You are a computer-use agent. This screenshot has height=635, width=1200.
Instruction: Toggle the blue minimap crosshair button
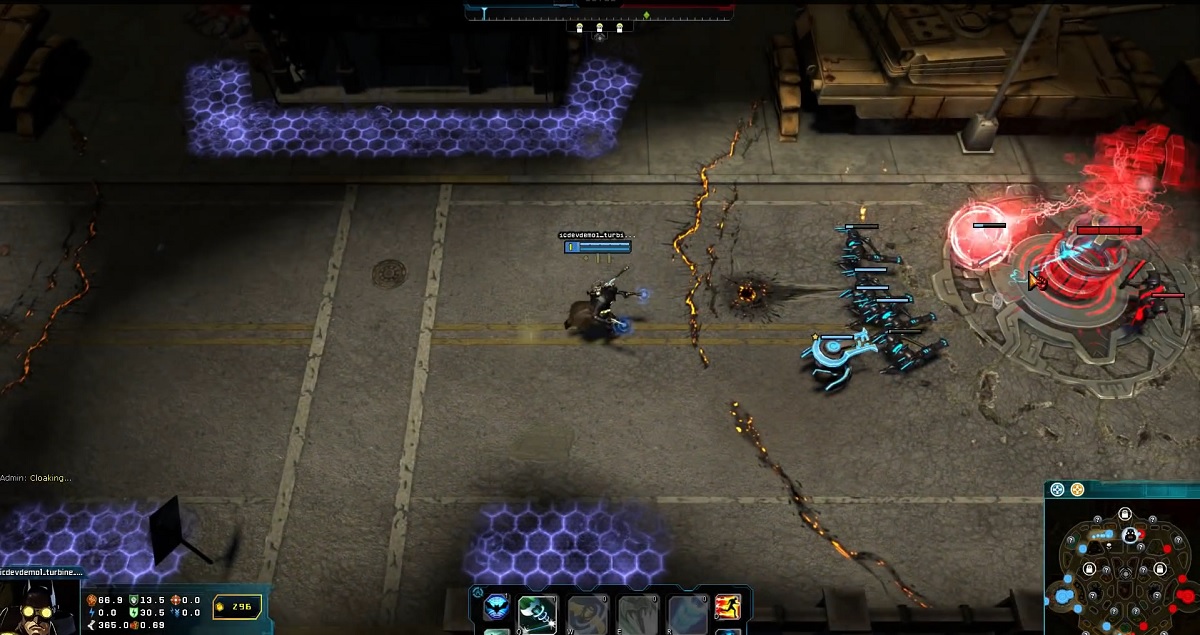tap(1058, 490)
